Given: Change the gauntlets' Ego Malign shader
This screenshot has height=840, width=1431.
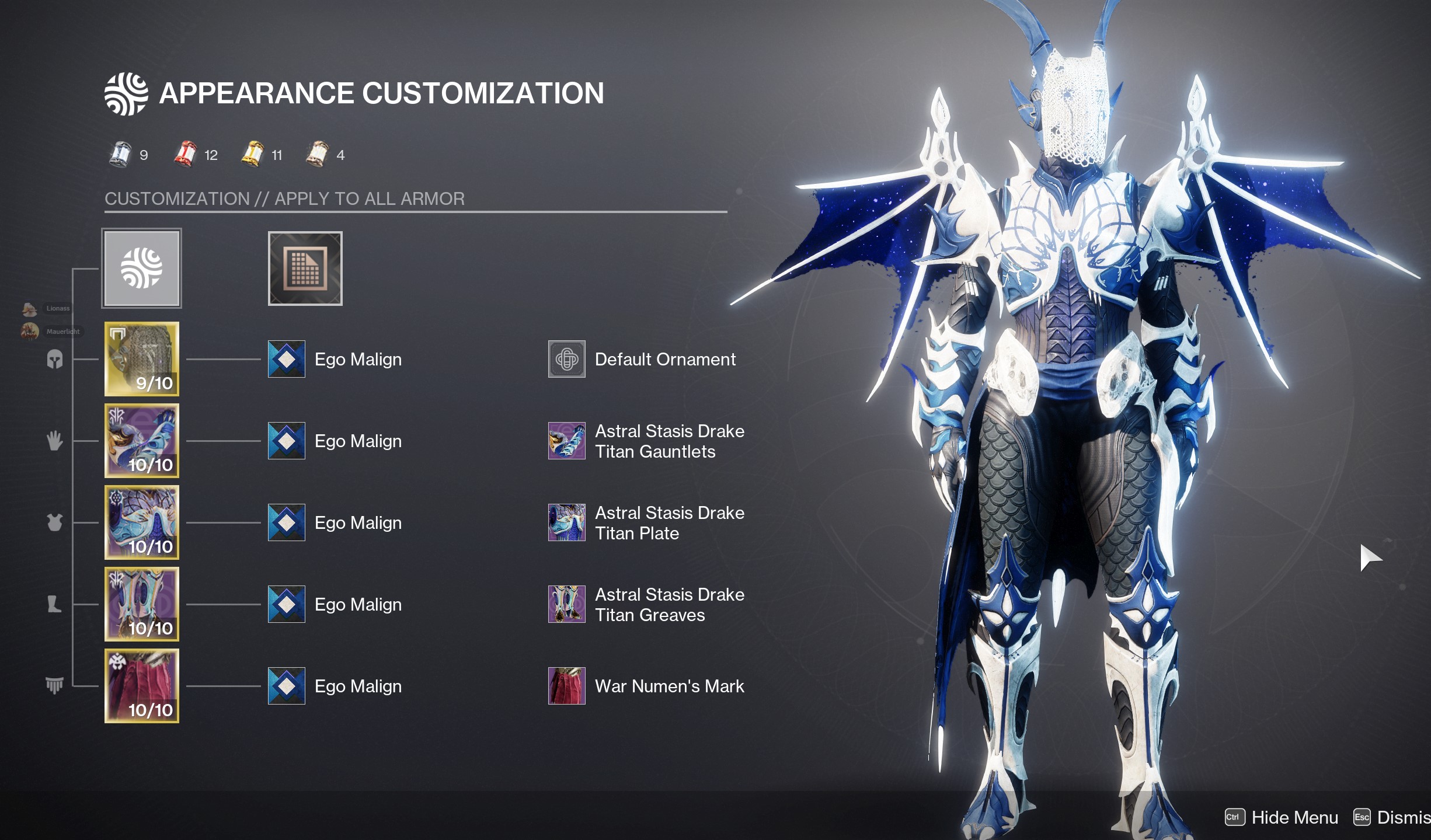Looking at the screenshot, I should [287, 441].
